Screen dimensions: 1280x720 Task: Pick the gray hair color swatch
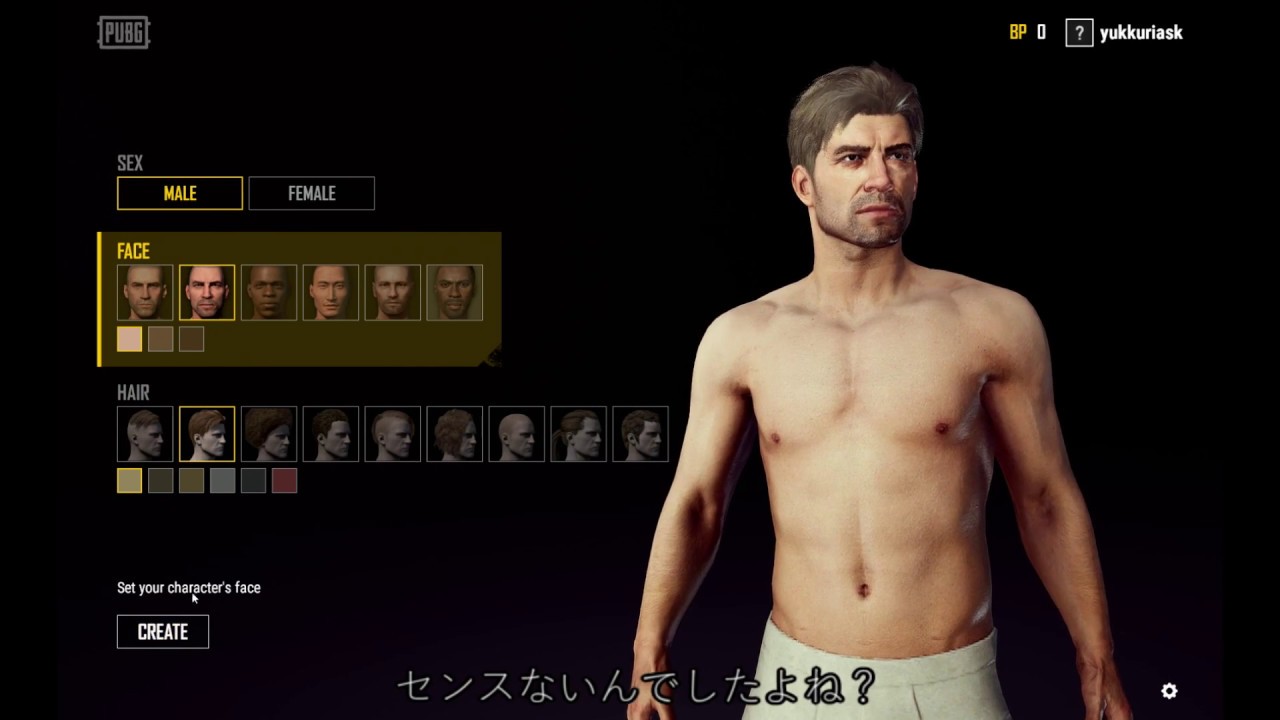tap(222, 481)
